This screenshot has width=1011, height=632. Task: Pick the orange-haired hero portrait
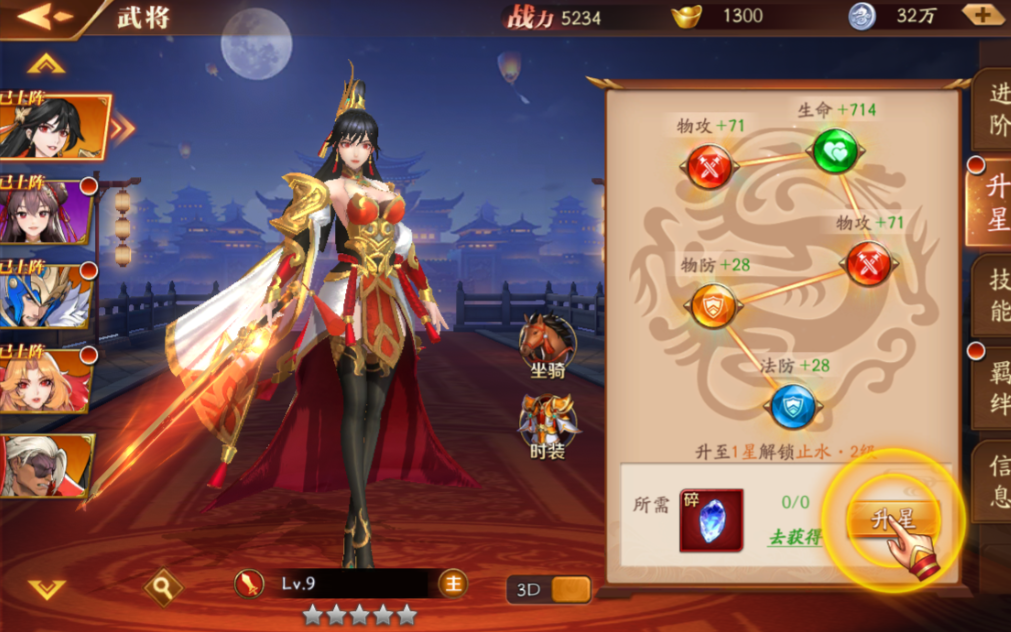tap(45, 381)
